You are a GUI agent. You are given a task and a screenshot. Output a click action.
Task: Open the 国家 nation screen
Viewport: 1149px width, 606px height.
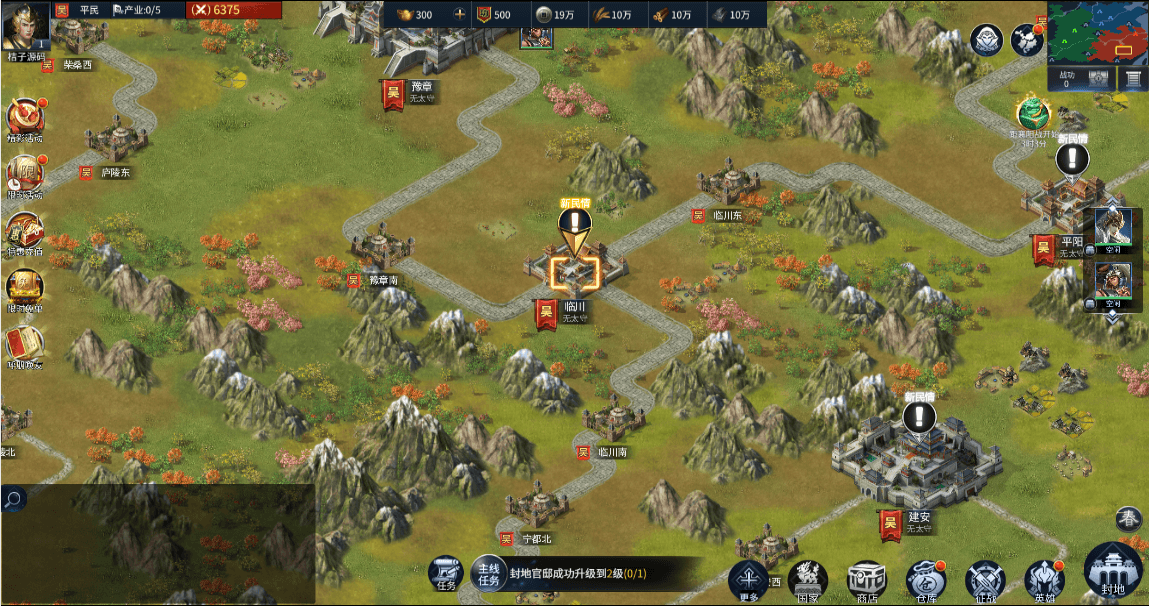[x=807, y=580]
